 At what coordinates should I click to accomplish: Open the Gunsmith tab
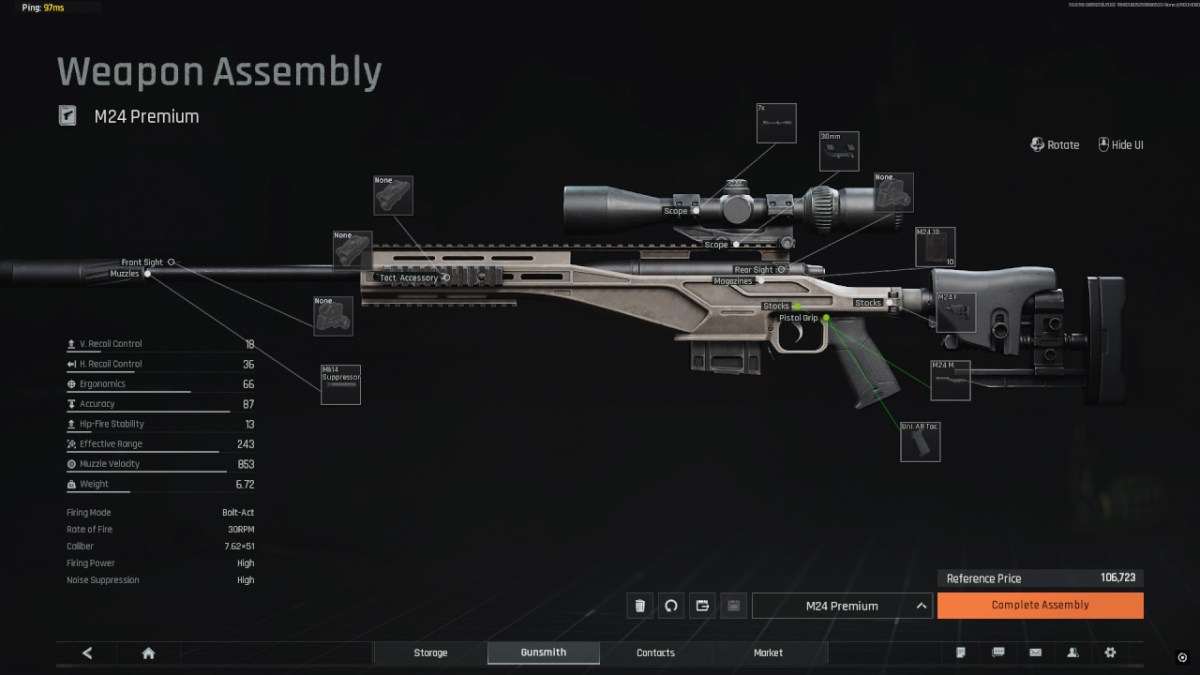tap(543, 653)
